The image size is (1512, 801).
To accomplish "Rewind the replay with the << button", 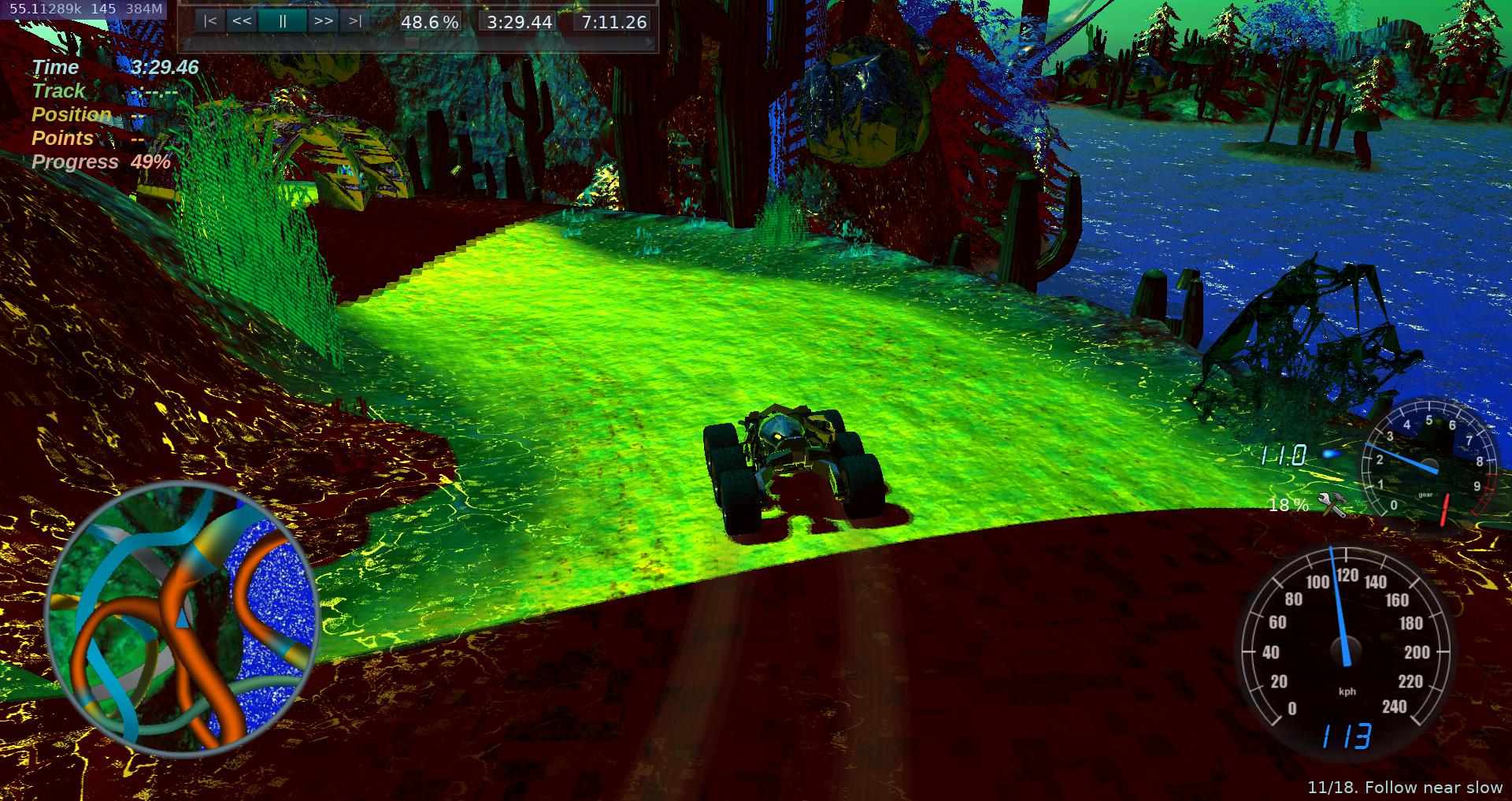I will [x=242, y=21].
